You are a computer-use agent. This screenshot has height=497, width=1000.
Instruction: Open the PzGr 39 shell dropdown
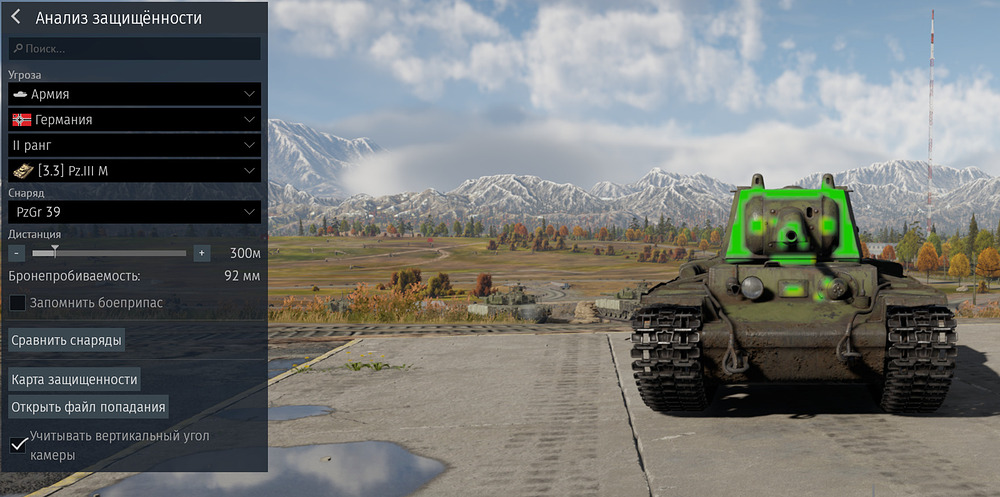(x=134, y=212)
